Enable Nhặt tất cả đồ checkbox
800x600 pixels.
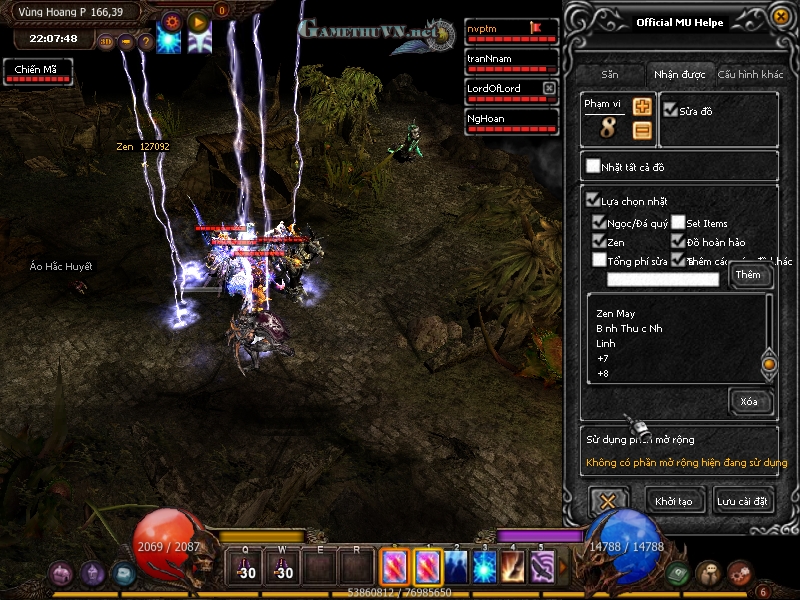click(x=594, y=166)
